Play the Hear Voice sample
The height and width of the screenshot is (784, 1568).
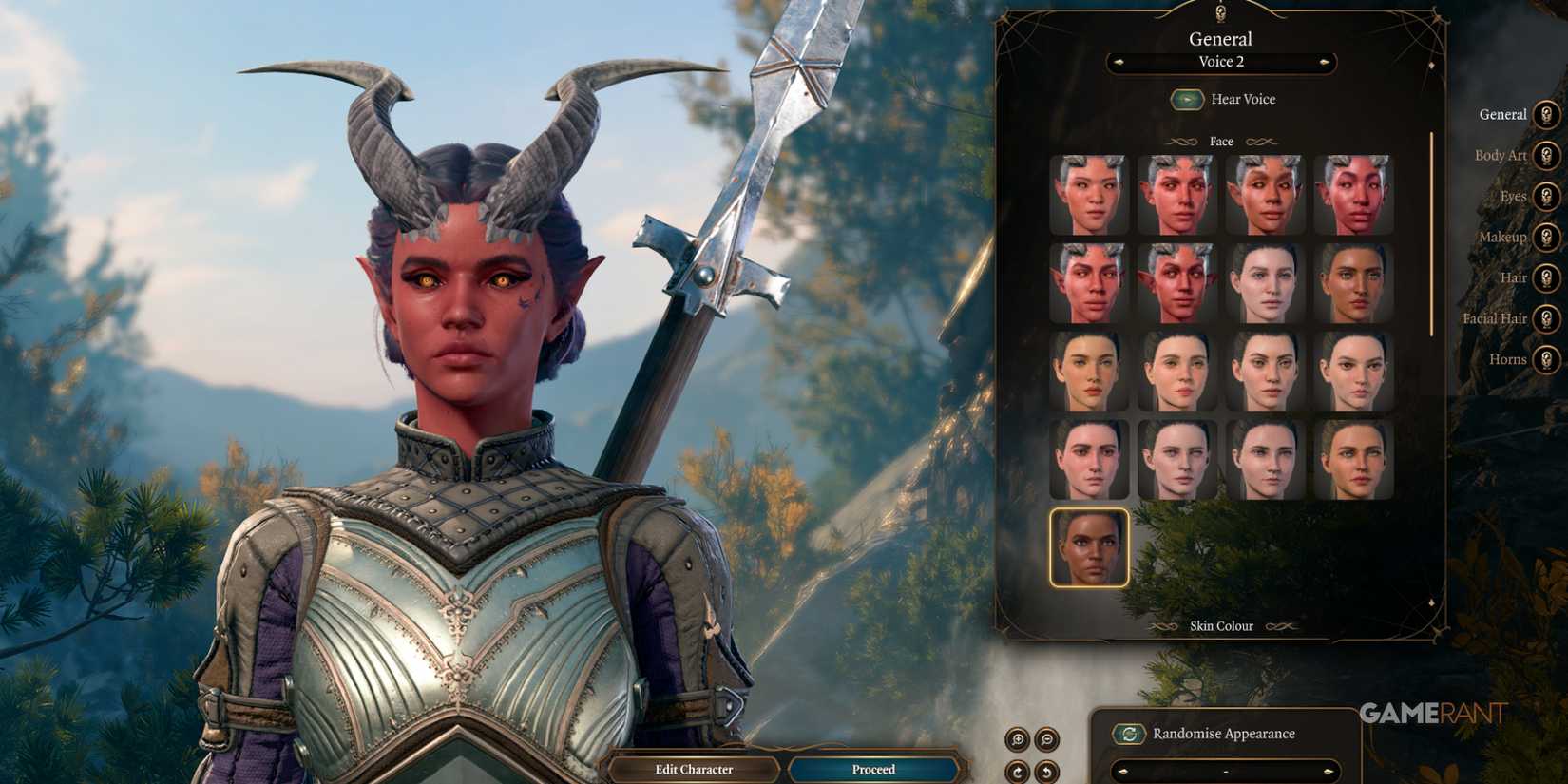click(1186, 99)
